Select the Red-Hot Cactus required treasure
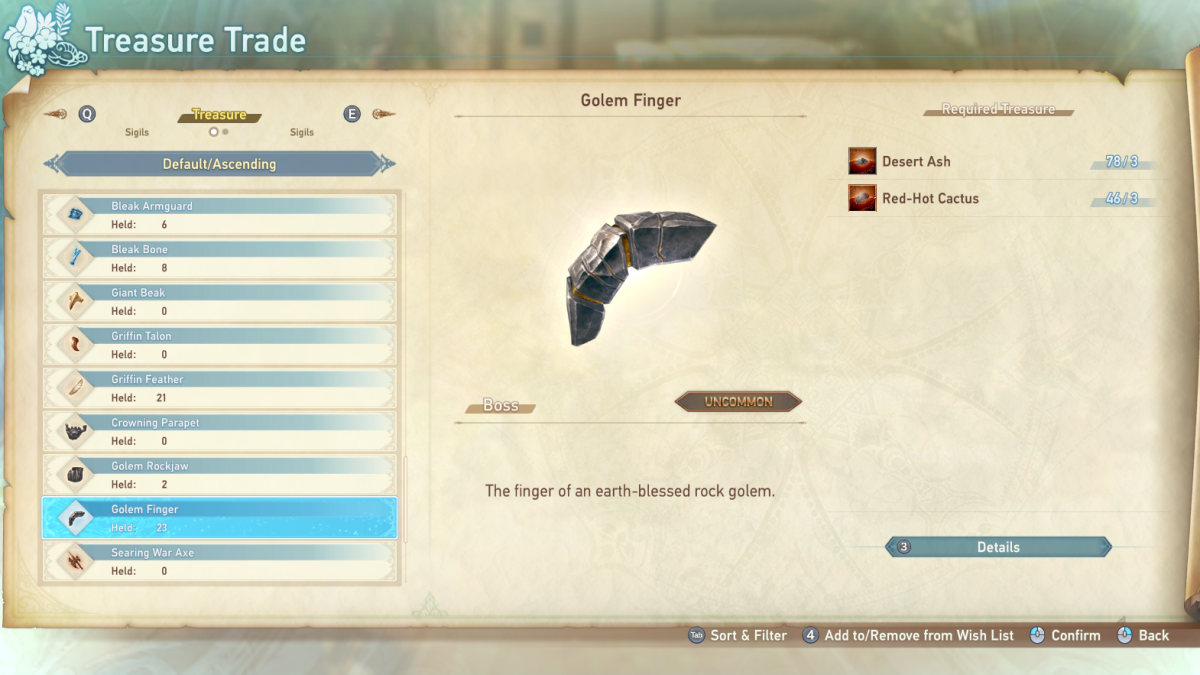Screen dimensions: 1200x675 pos(930,198)
